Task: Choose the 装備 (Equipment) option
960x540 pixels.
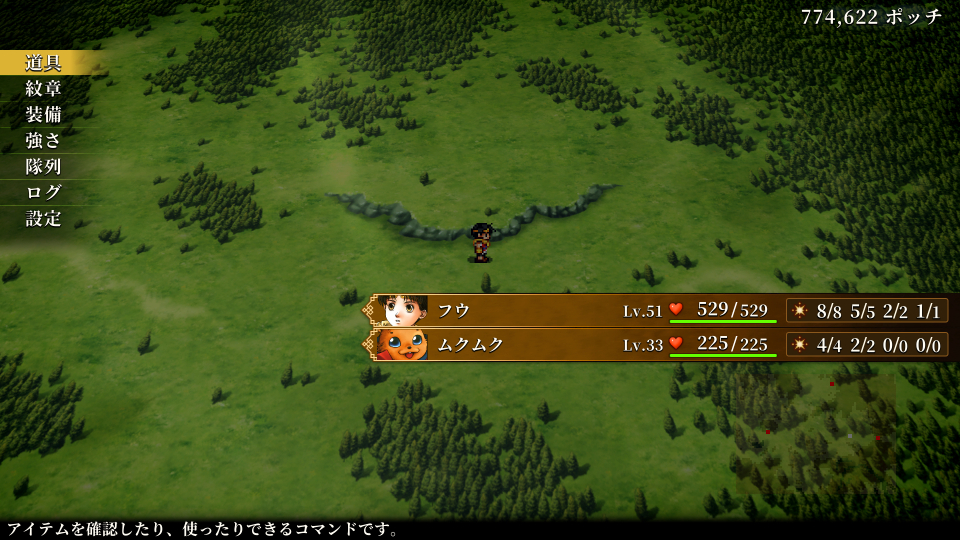Action: click(x=44, y=115)
